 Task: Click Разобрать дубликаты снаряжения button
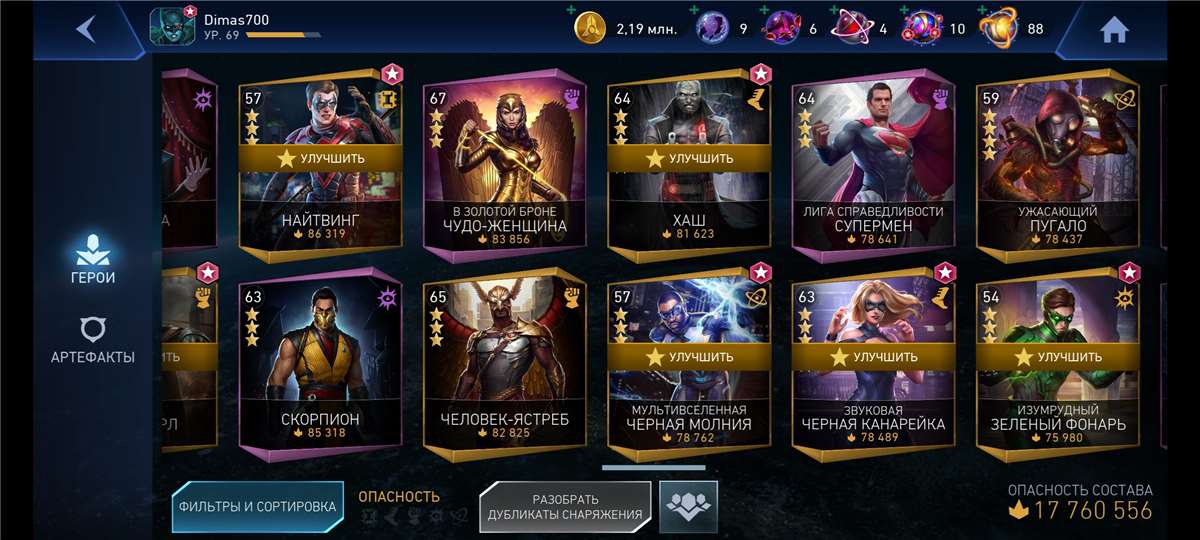point(565,506)
